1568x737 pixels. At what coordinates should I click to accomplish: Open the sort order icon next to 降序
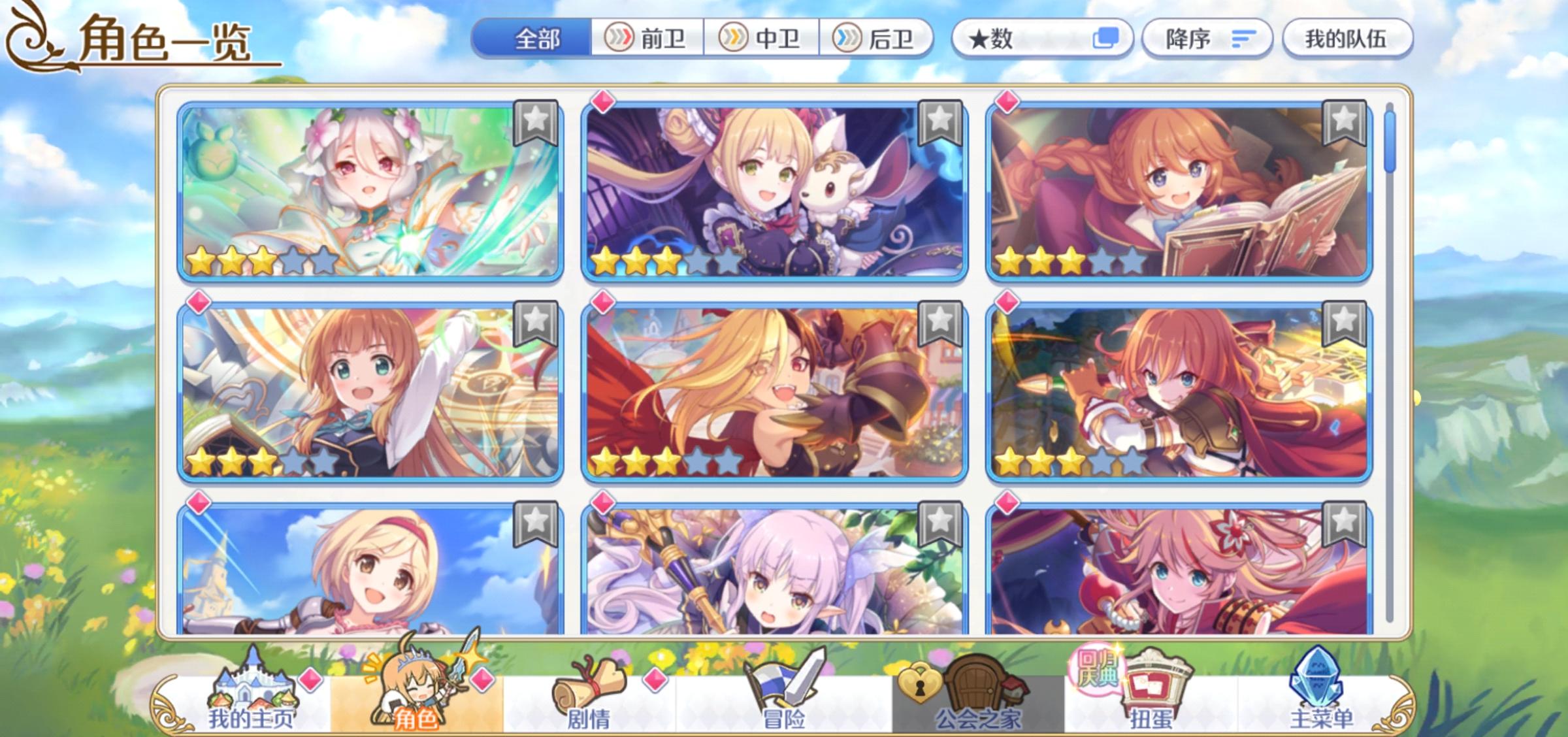click(1242, 39)
